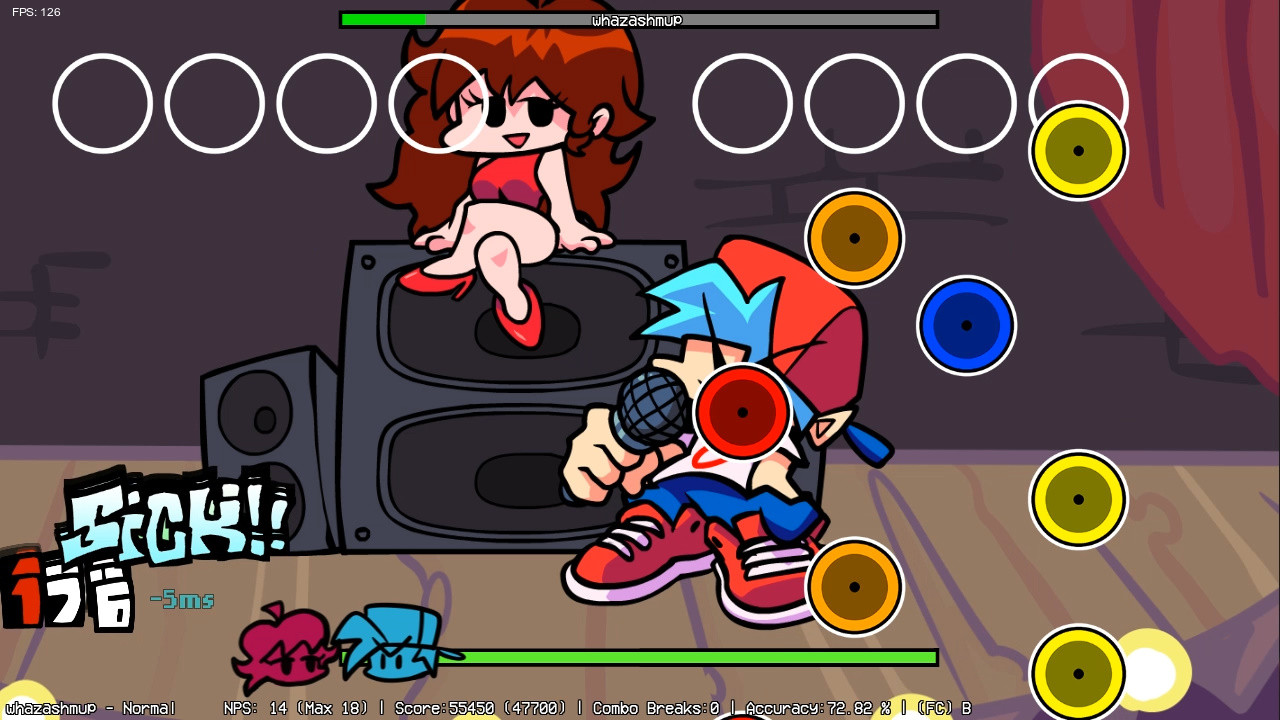Click the yellow note on the right edge
This screenshot has height=720, width=1280.
point(1079,498)
